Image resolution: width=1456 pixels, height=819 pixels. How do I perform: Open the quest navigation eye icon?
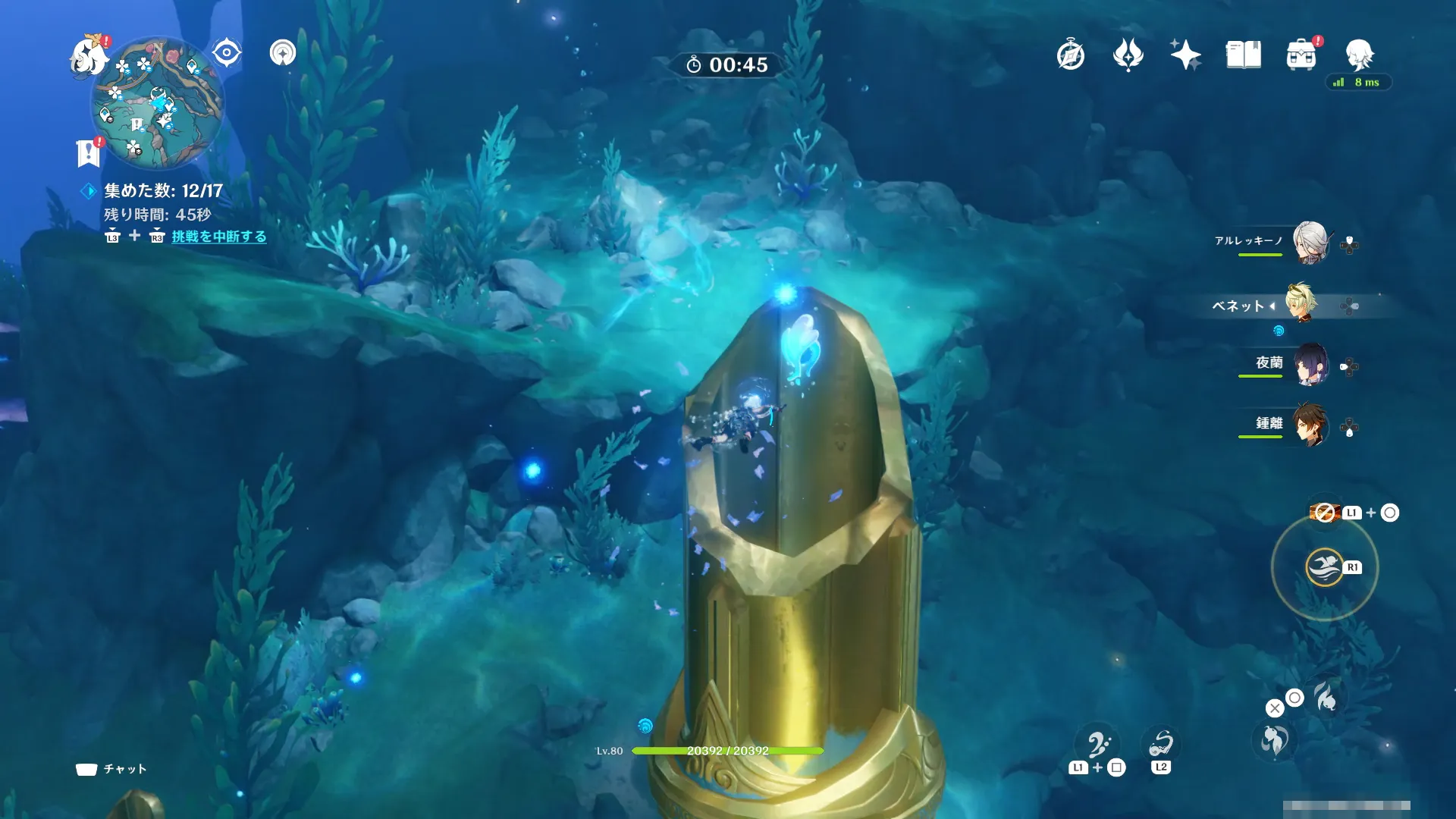pos(226,53)
